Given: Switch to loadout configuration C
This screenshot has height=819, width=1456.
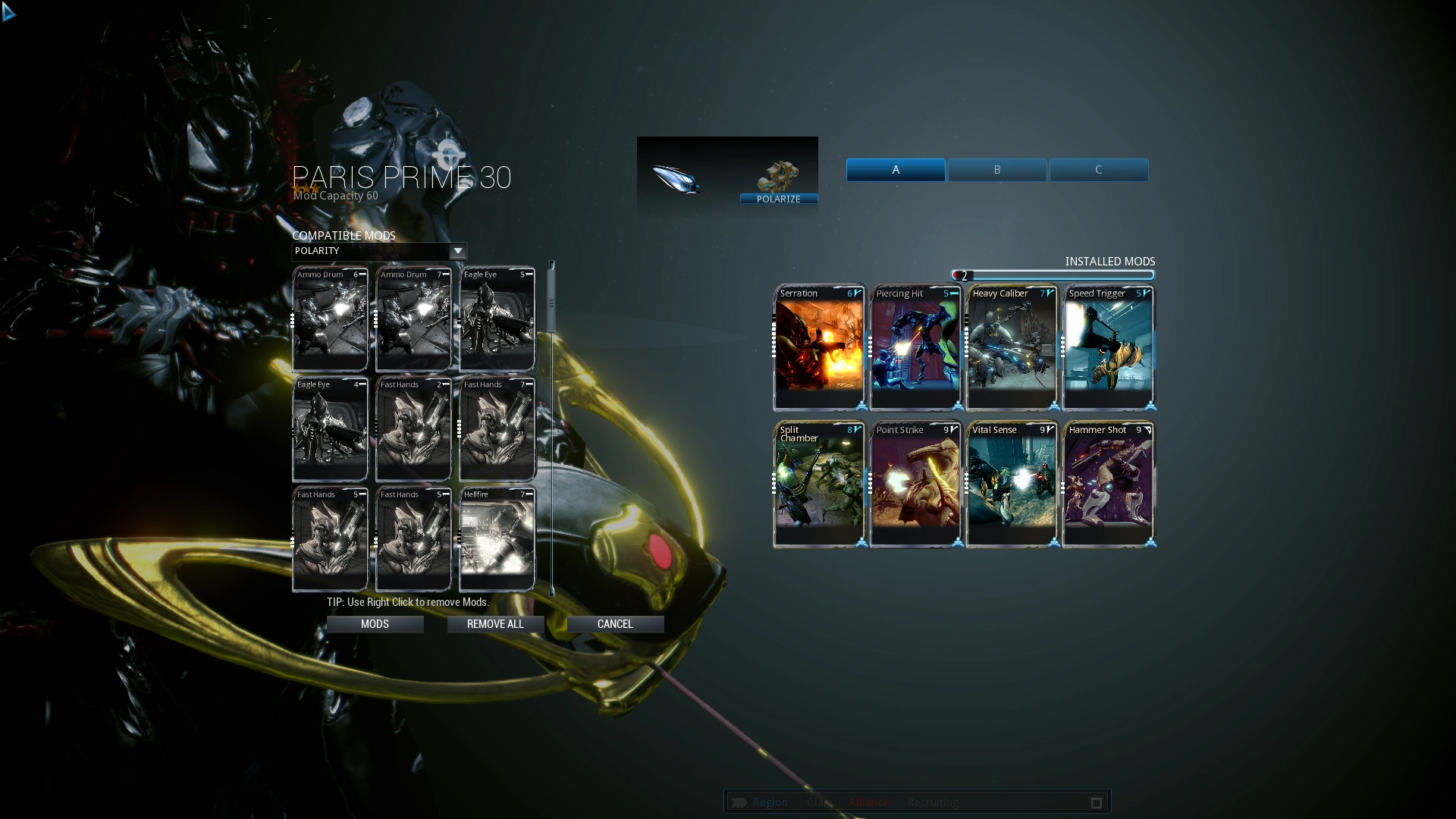Looking at the screenshot, I should coord(1098,170).
